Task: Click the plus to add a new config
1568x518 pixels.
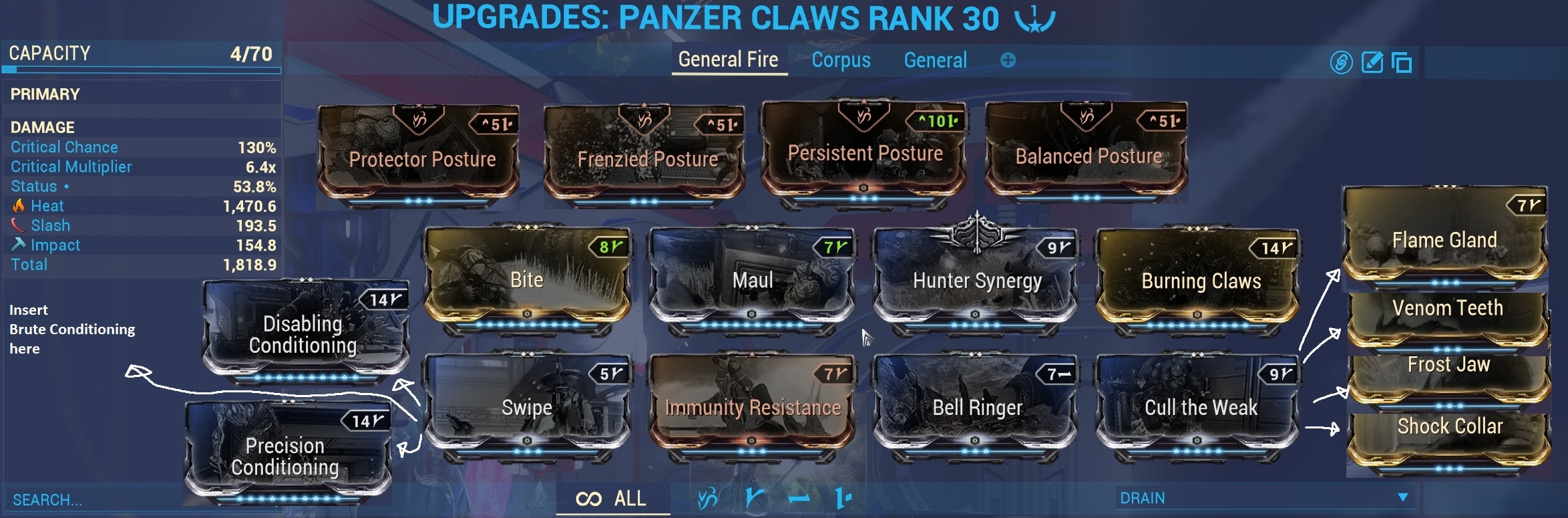Action: tap(1007, 60)
